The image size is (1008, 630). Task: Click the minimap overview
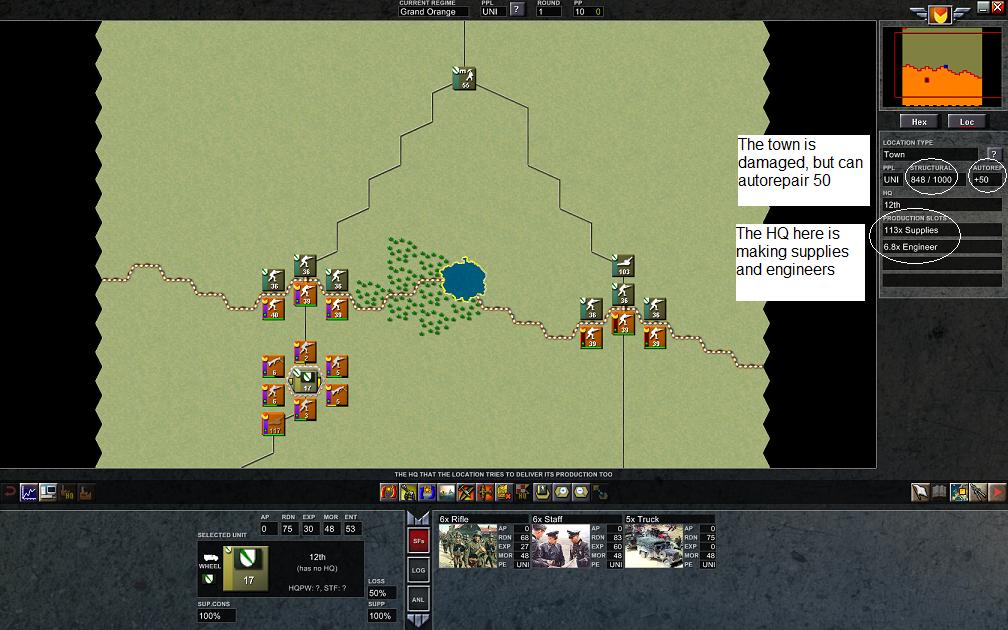coord(941,66)
